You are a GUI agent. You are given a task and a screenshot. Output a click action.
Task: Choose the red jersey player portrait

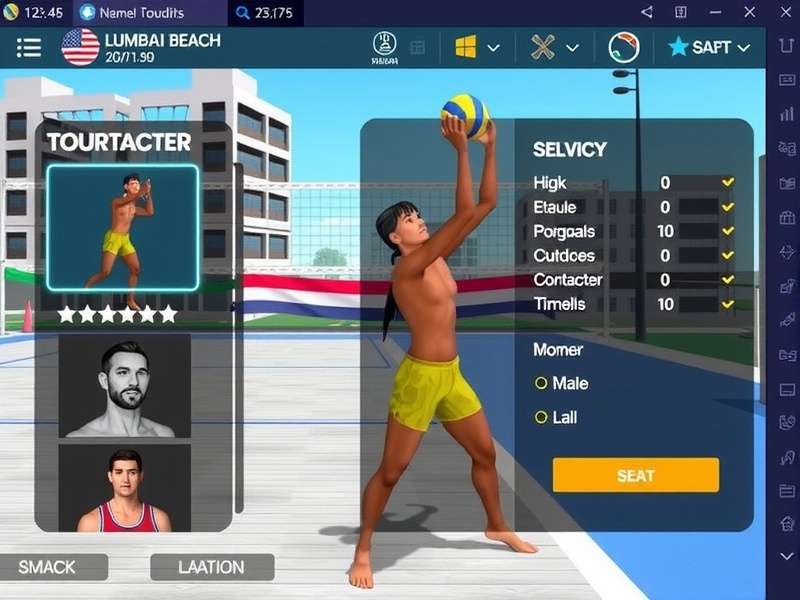(125, 489)
